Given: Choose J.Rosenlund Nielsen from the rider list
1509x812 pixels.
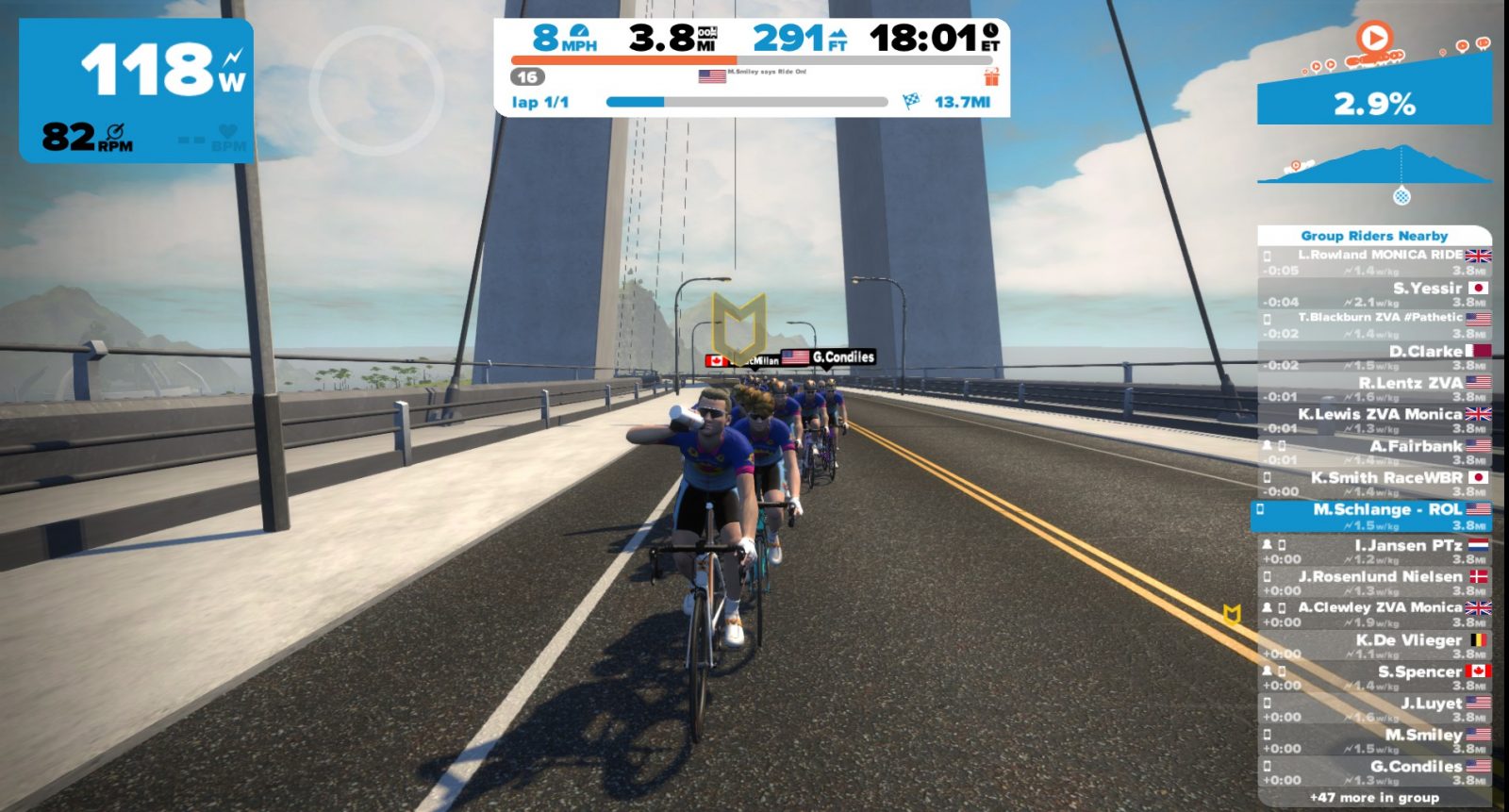Looking at the screenshot, I should (1374, 583).
